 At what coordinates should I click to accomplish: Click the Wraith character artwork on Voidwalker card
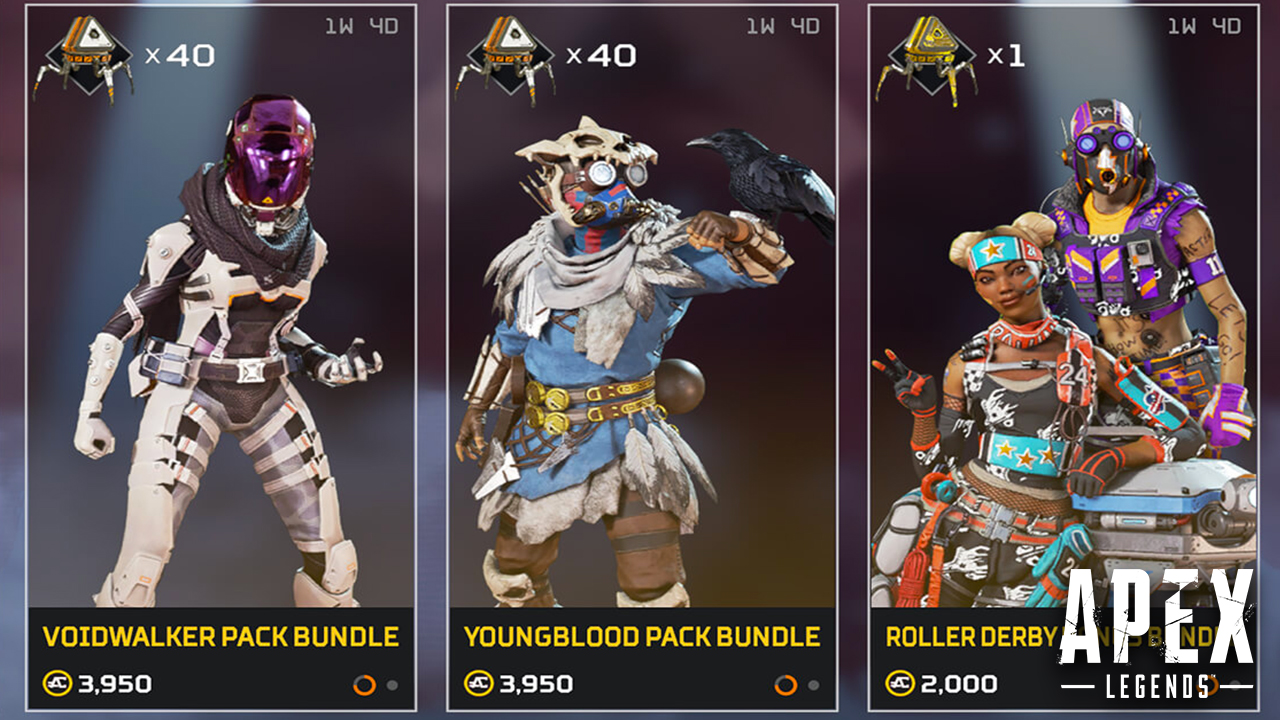pos(230,330)
